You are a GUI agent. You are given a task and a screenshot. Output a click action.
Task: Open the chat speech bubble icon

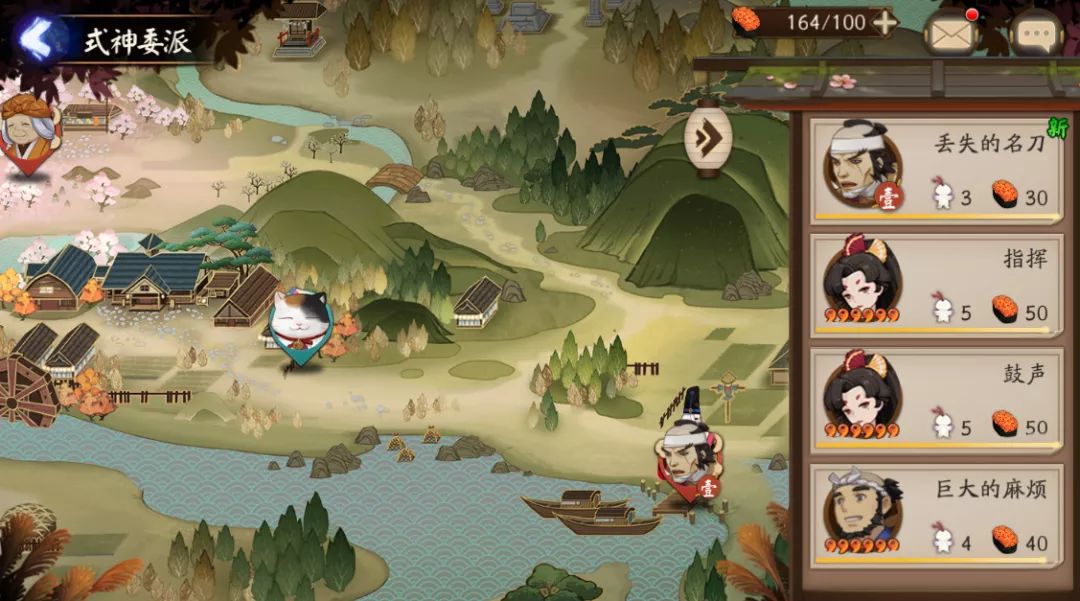(x=1035, y=35)
